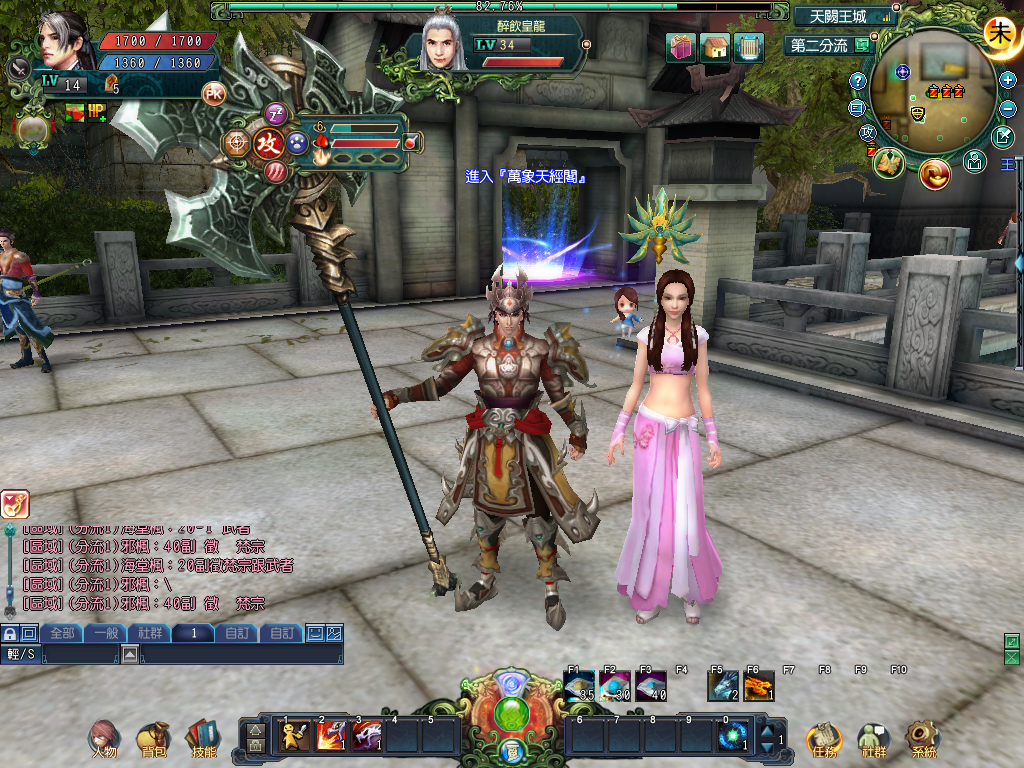Viewport: 1024px width, 768px height.
Task: Open the gift box icon
Action: 682,47
